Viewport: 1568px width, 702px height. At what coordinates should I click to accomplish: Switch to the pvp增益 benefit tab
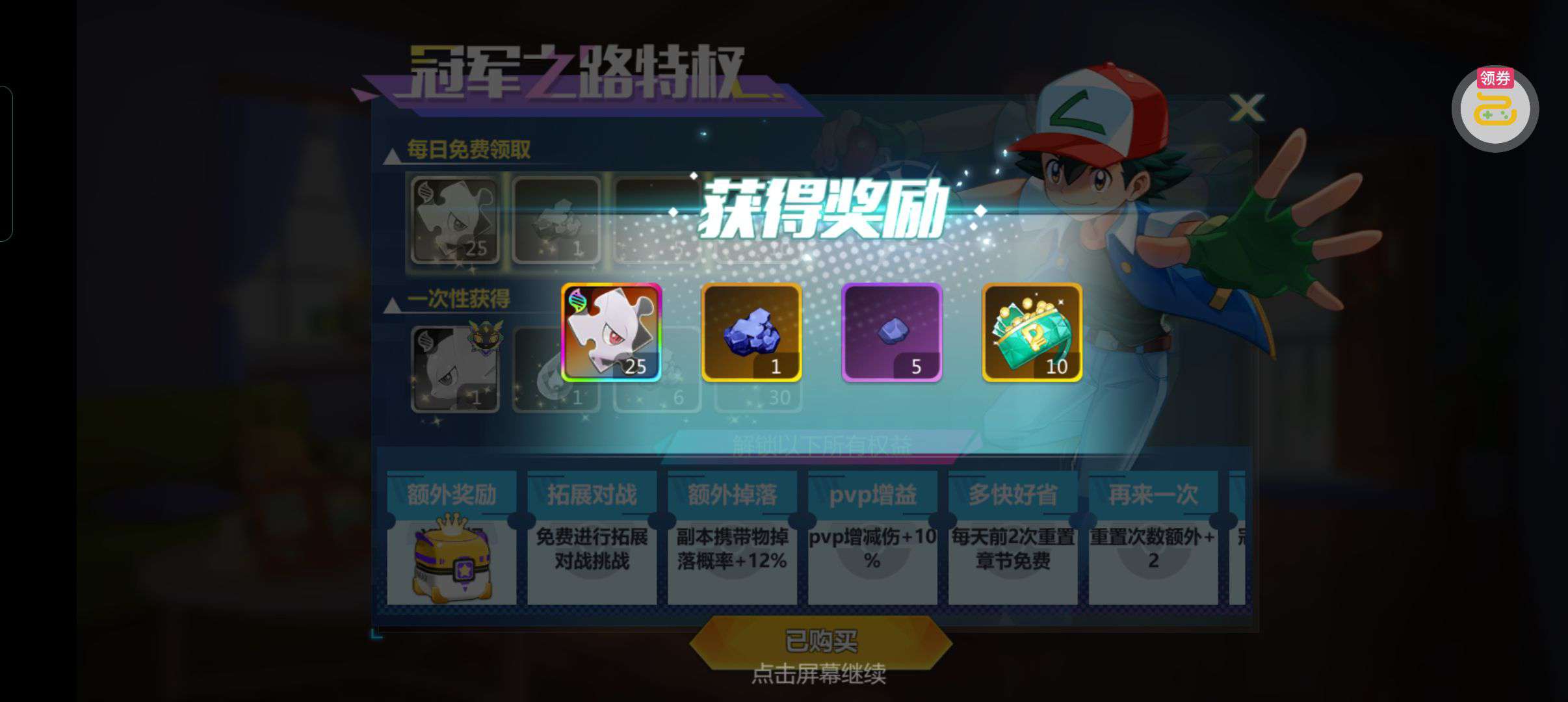point(872,494)
